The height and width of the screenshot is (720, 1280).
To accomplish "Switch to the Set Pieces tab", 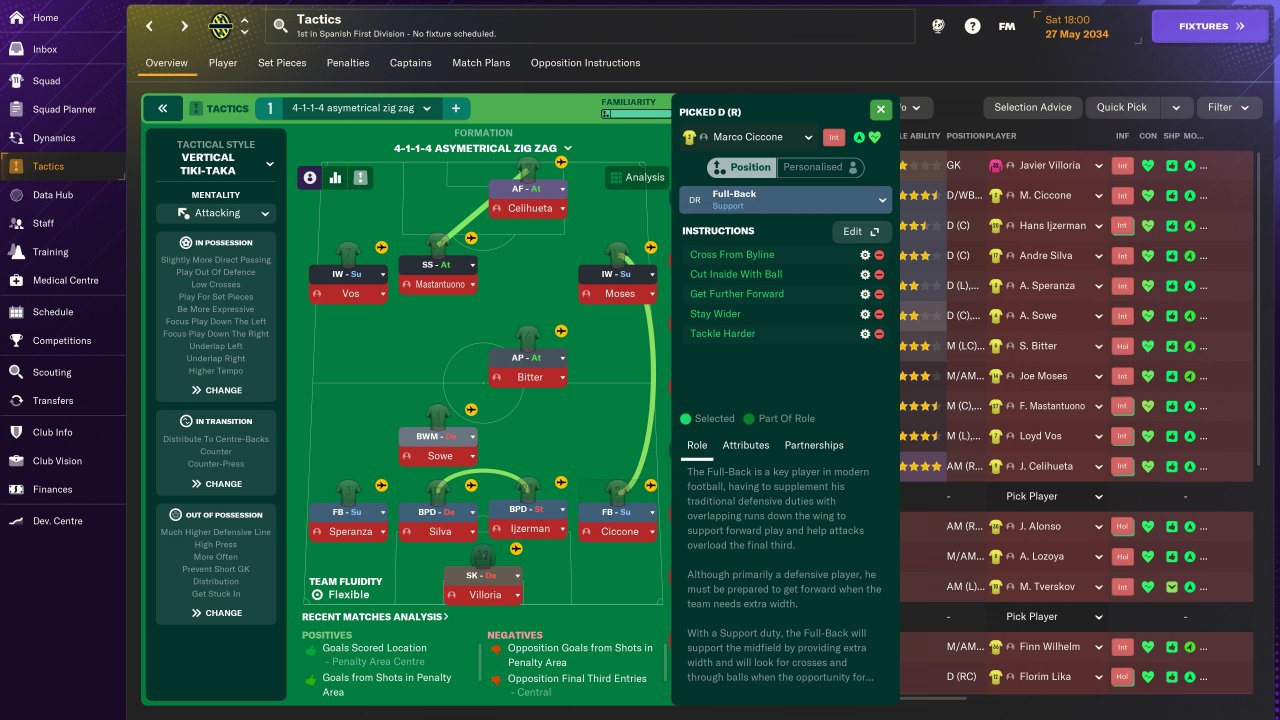I will click(282, 63).
